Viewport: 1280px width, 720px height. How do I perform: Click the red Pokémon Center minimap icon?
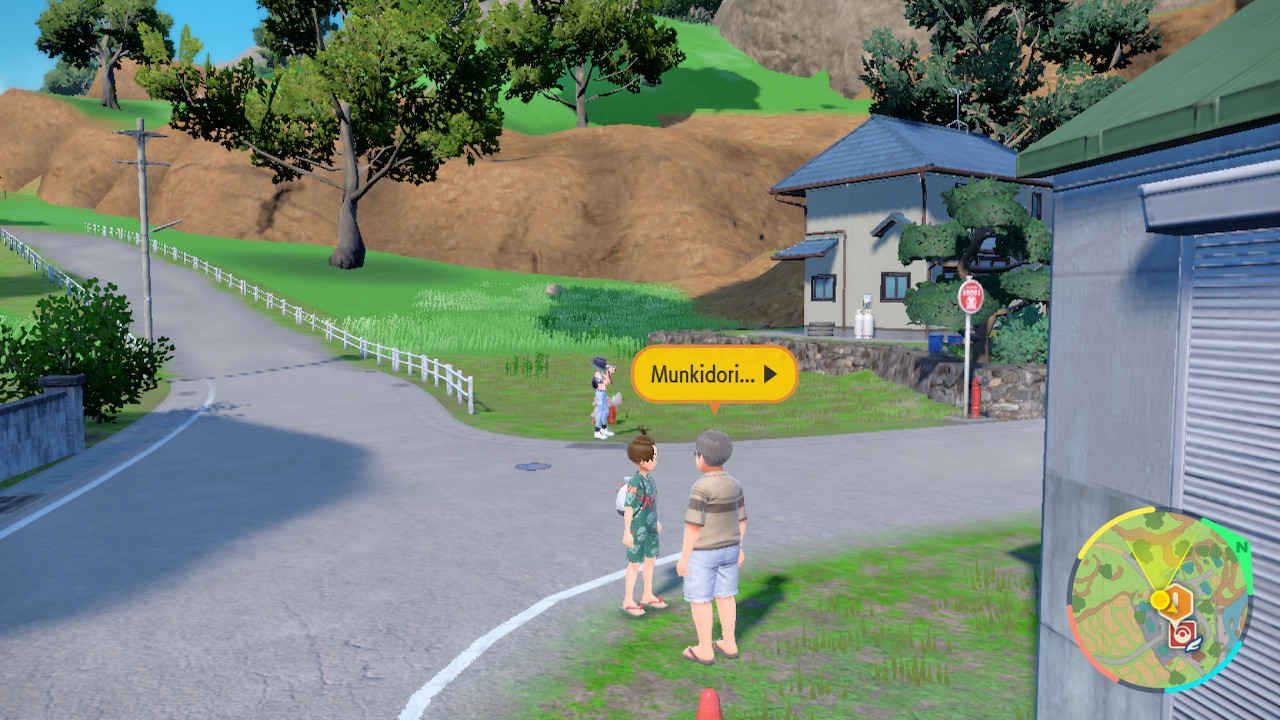tap(1180, 636)
